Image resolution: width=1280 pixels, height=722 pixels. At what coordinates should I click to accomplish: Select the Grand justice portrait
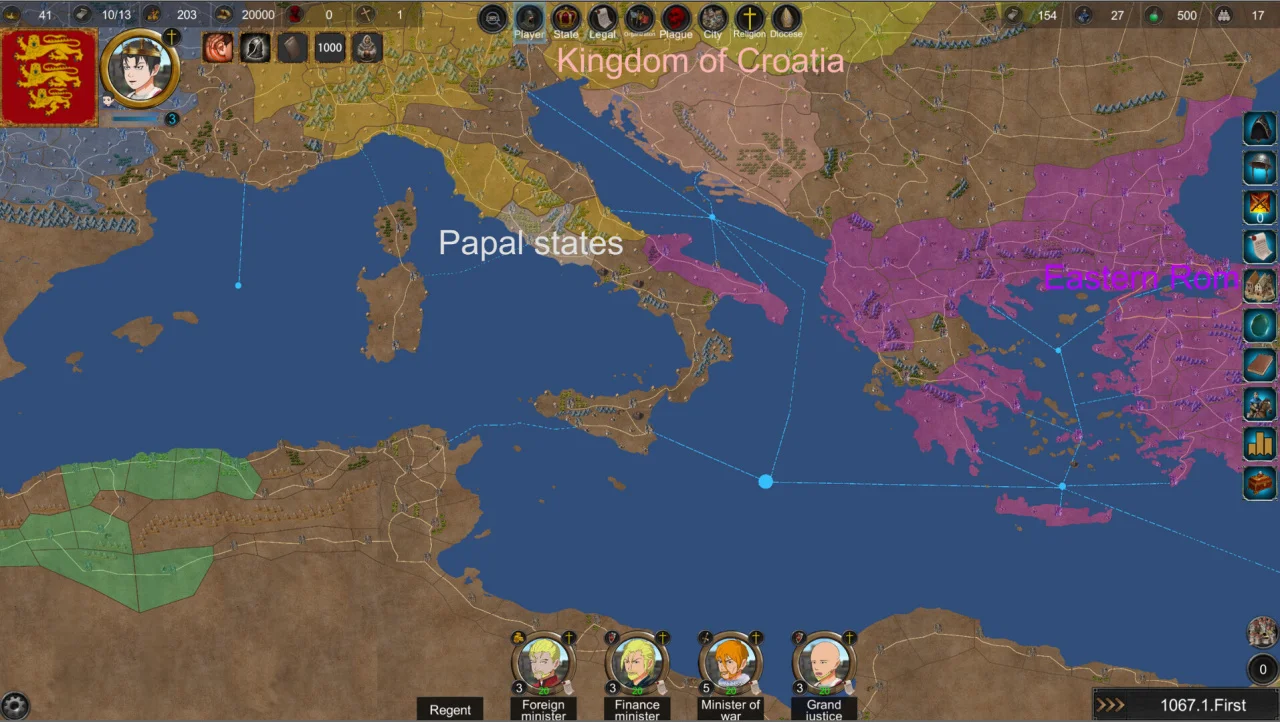824,662
